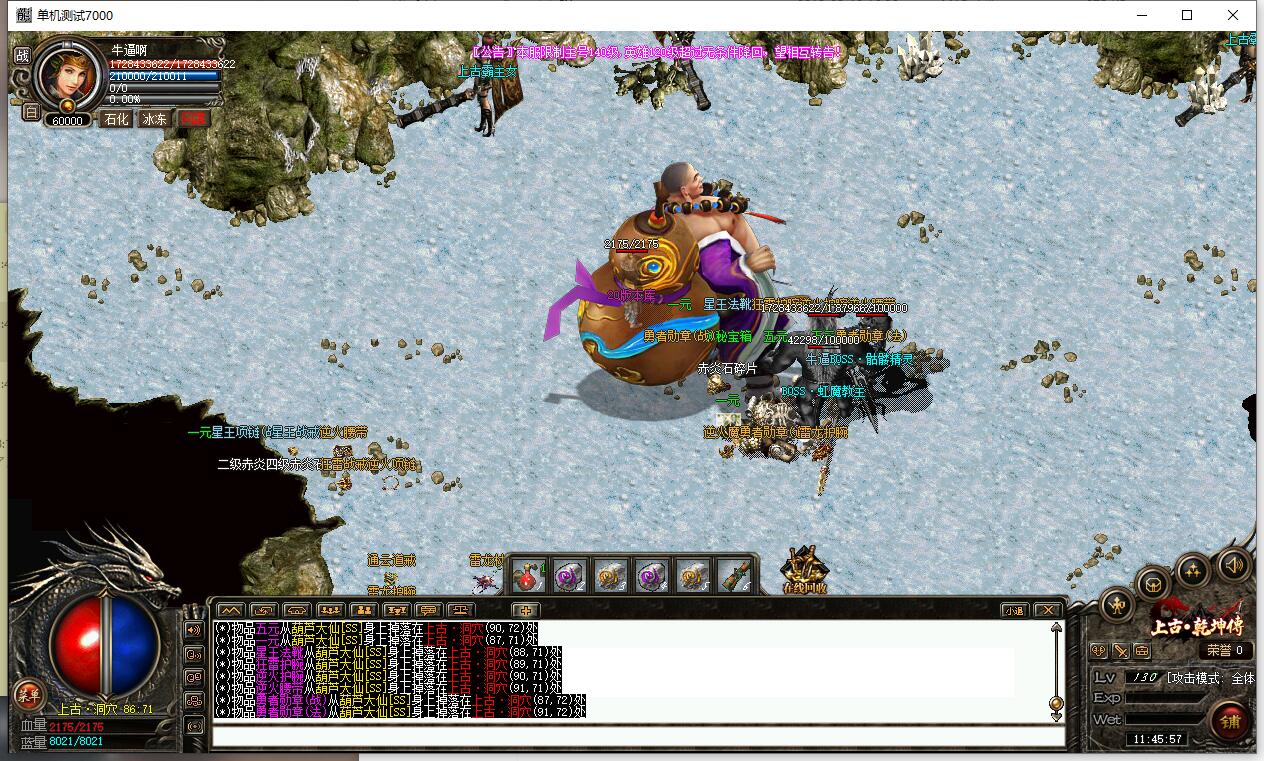This screenshot has width=1264, height=761.
Task: Open the round character figure button
Action: pyautogui.click(x=1118, y=604)
